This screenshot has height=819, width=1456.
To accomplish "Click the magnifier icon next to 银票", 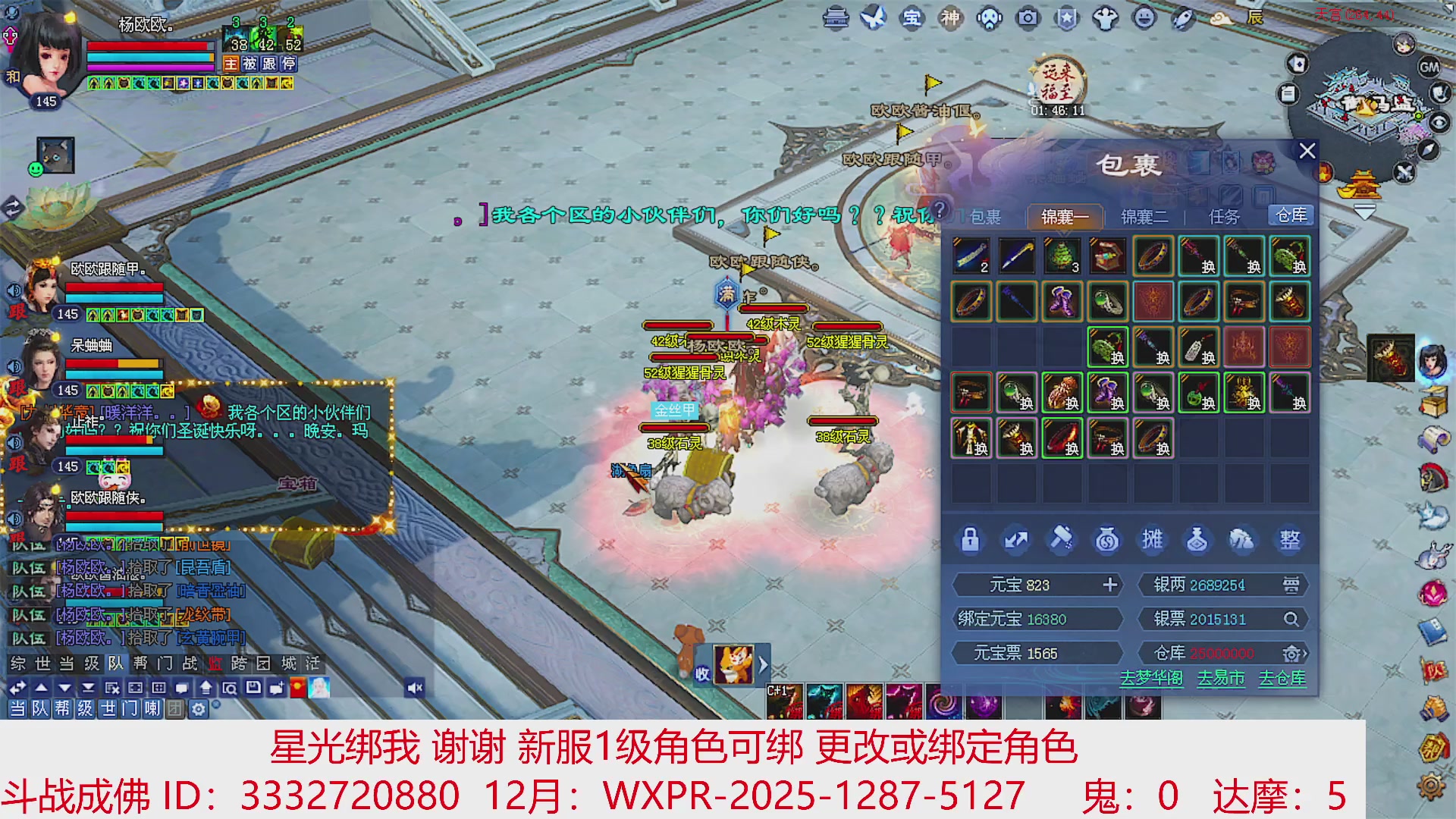I will pos(1289,619).
